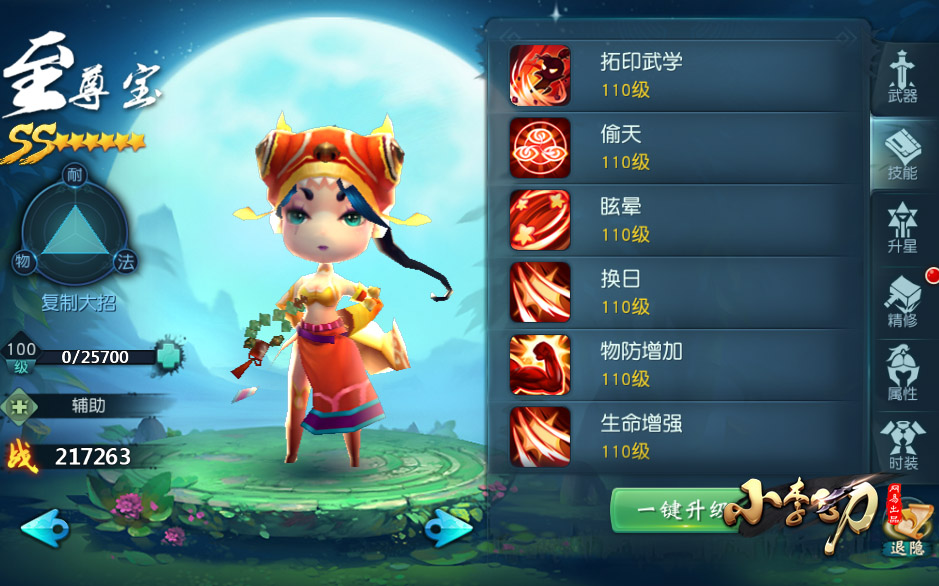The height and width of the screenshot is (586, 939).
Task: Switch to the 武器 weapon tab
Action: [902, 77]
